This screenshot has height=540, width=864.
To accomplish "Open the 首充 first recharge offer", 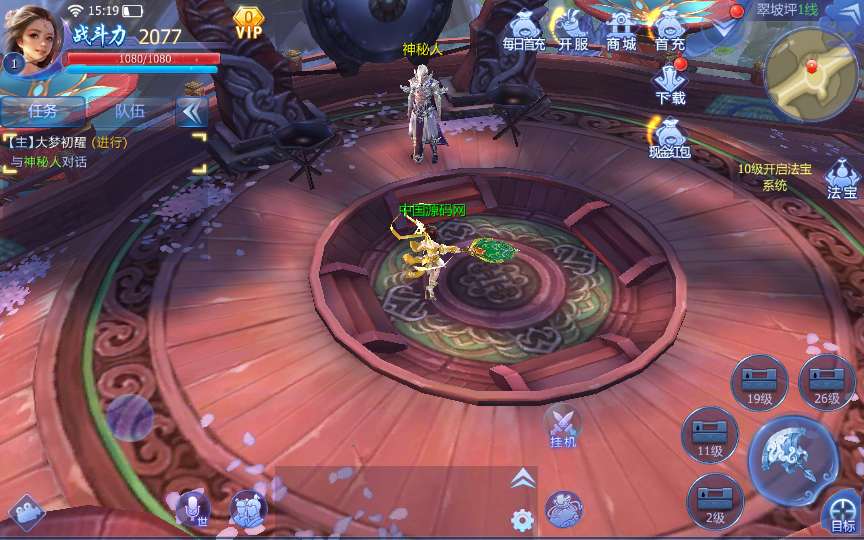I will [670, 29].
